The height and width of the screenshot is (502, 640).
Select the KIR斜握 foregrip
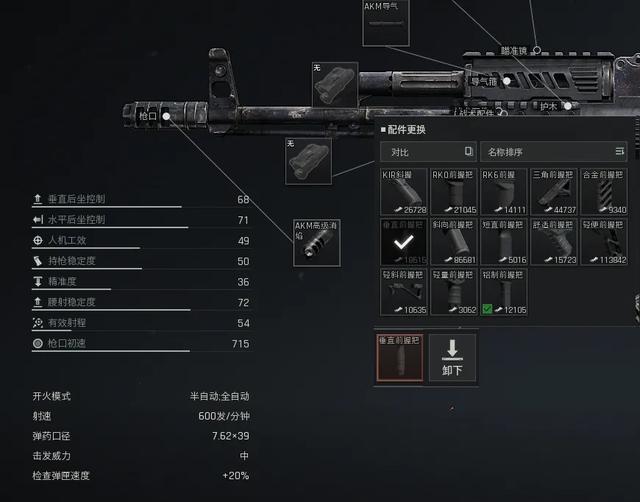404,191
